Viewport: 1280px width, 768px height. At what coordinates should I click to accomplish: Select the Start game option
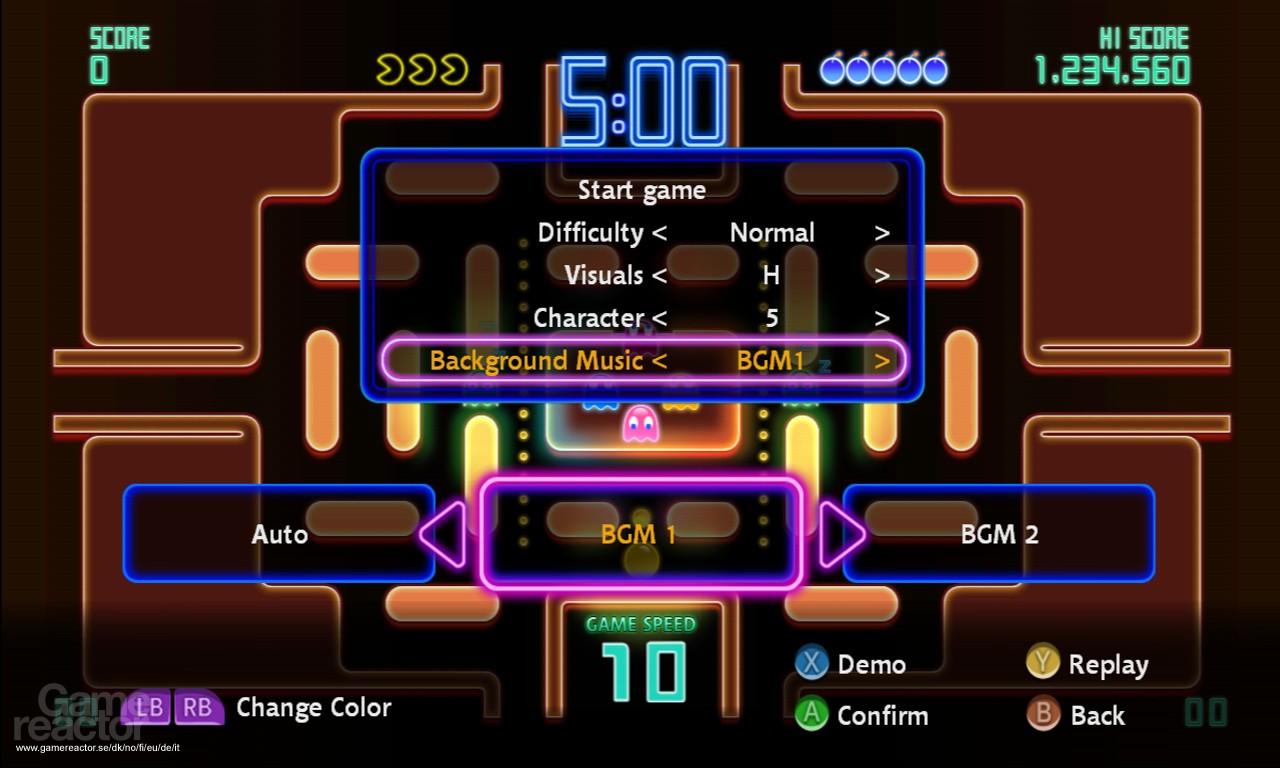[642, 190]
